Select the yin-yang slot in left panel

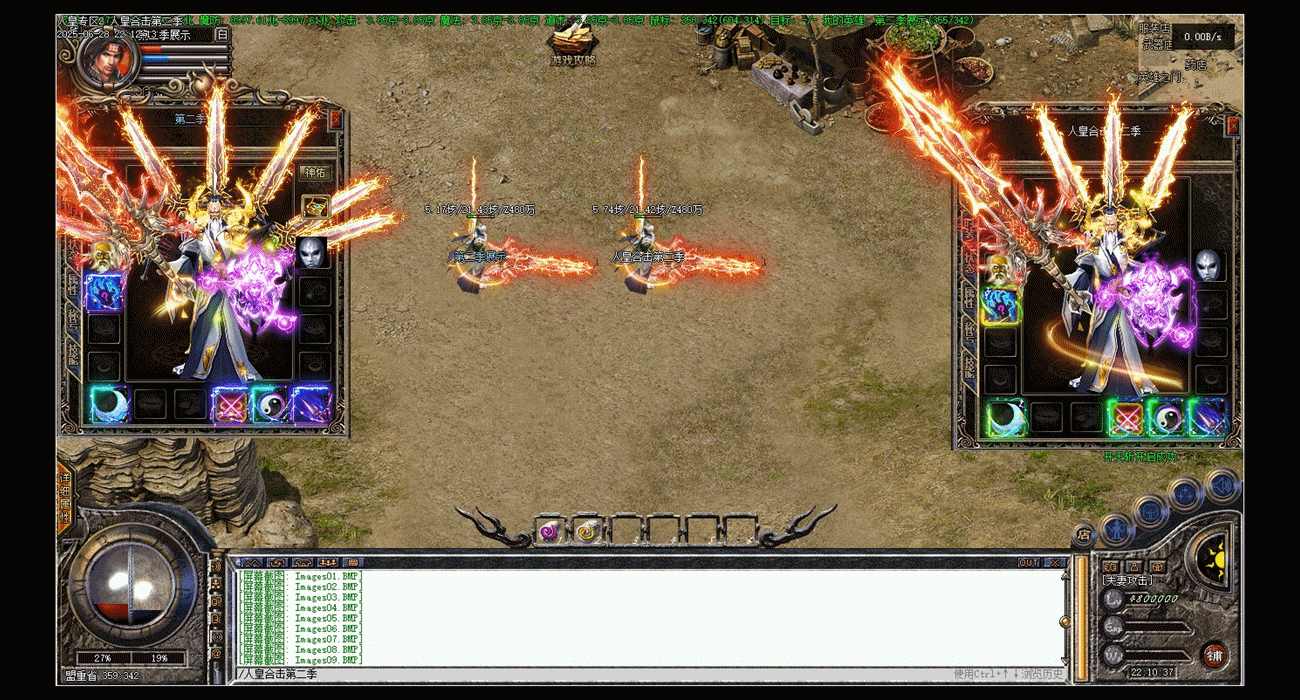pos(271,404)
